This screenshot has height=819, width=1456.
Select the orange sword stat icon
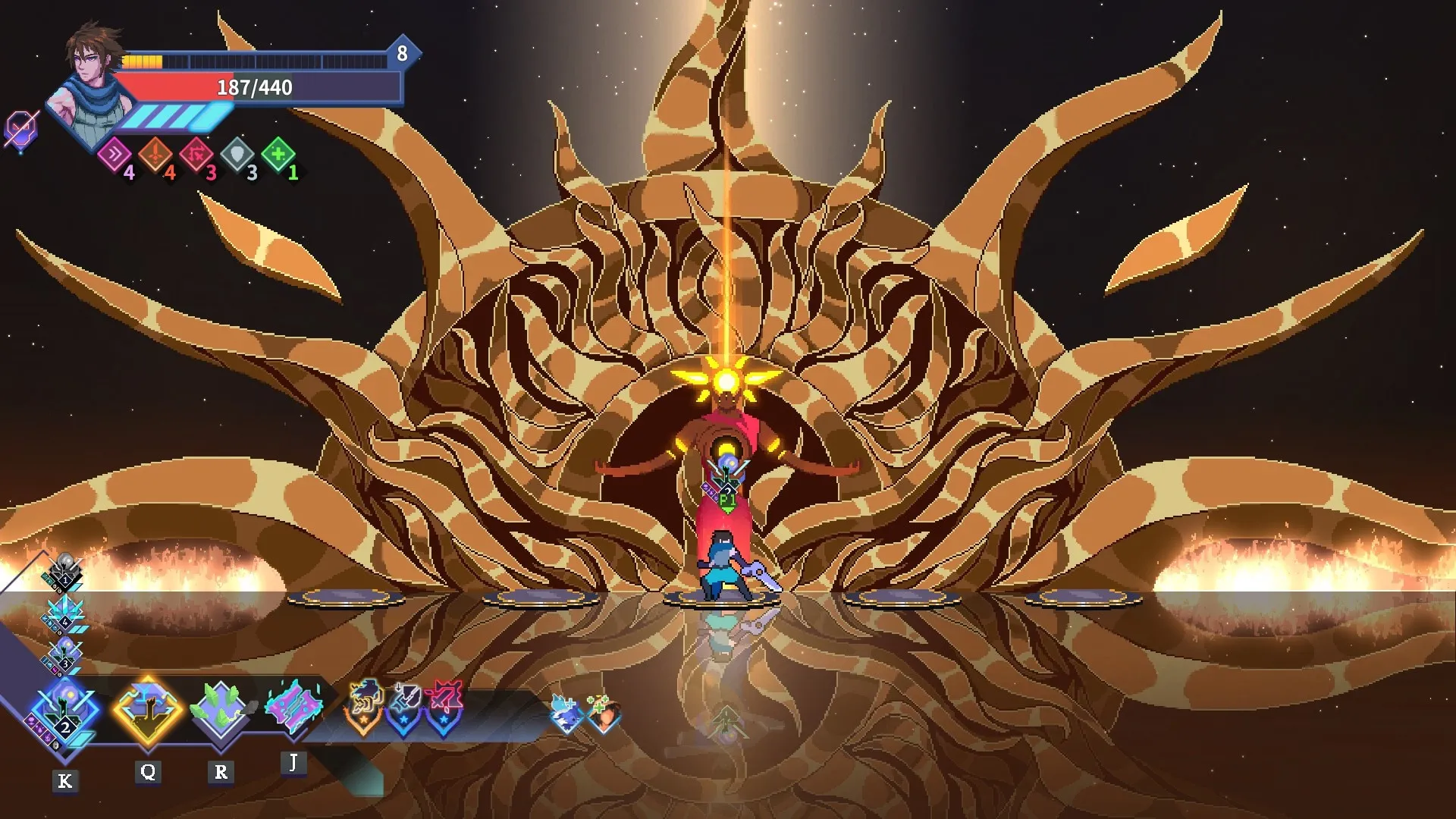click(155, 155)
